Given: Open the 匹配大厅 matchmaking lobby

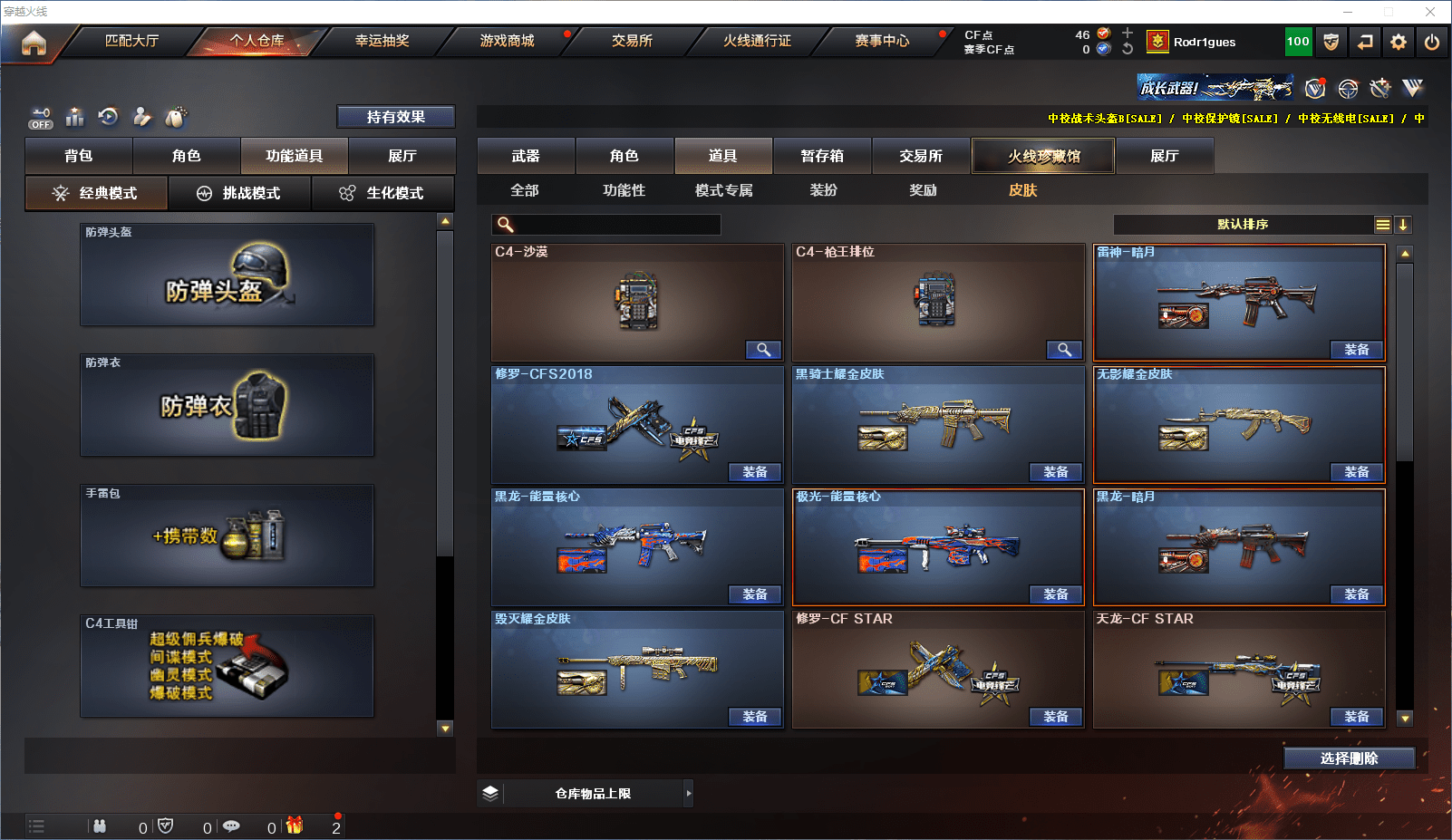Looking at the screenshot, I should tap(131, 41).
